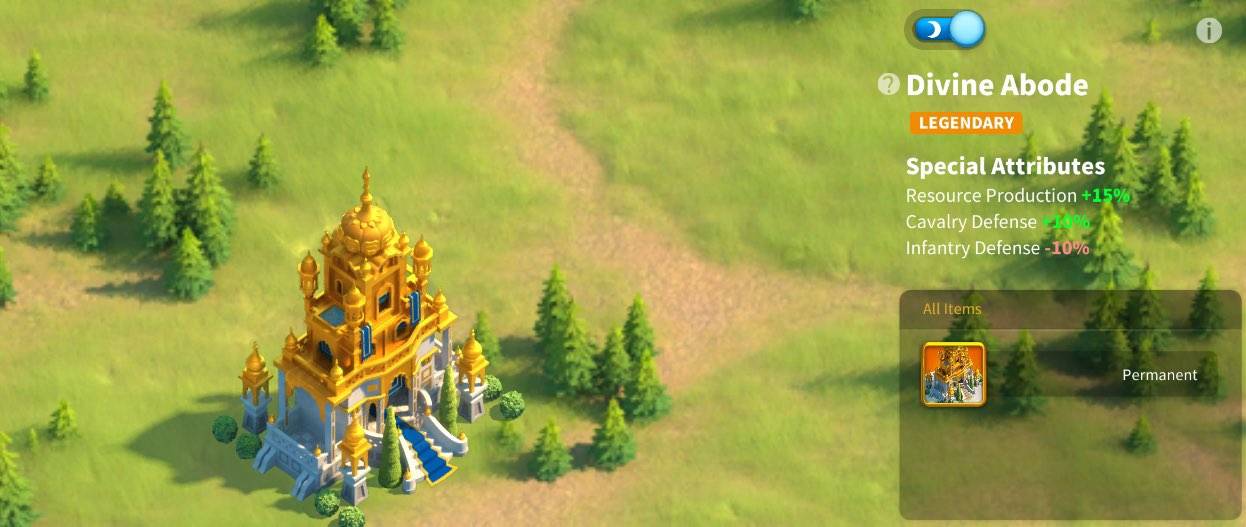Toggle the day/night view switch

(945, 30)
